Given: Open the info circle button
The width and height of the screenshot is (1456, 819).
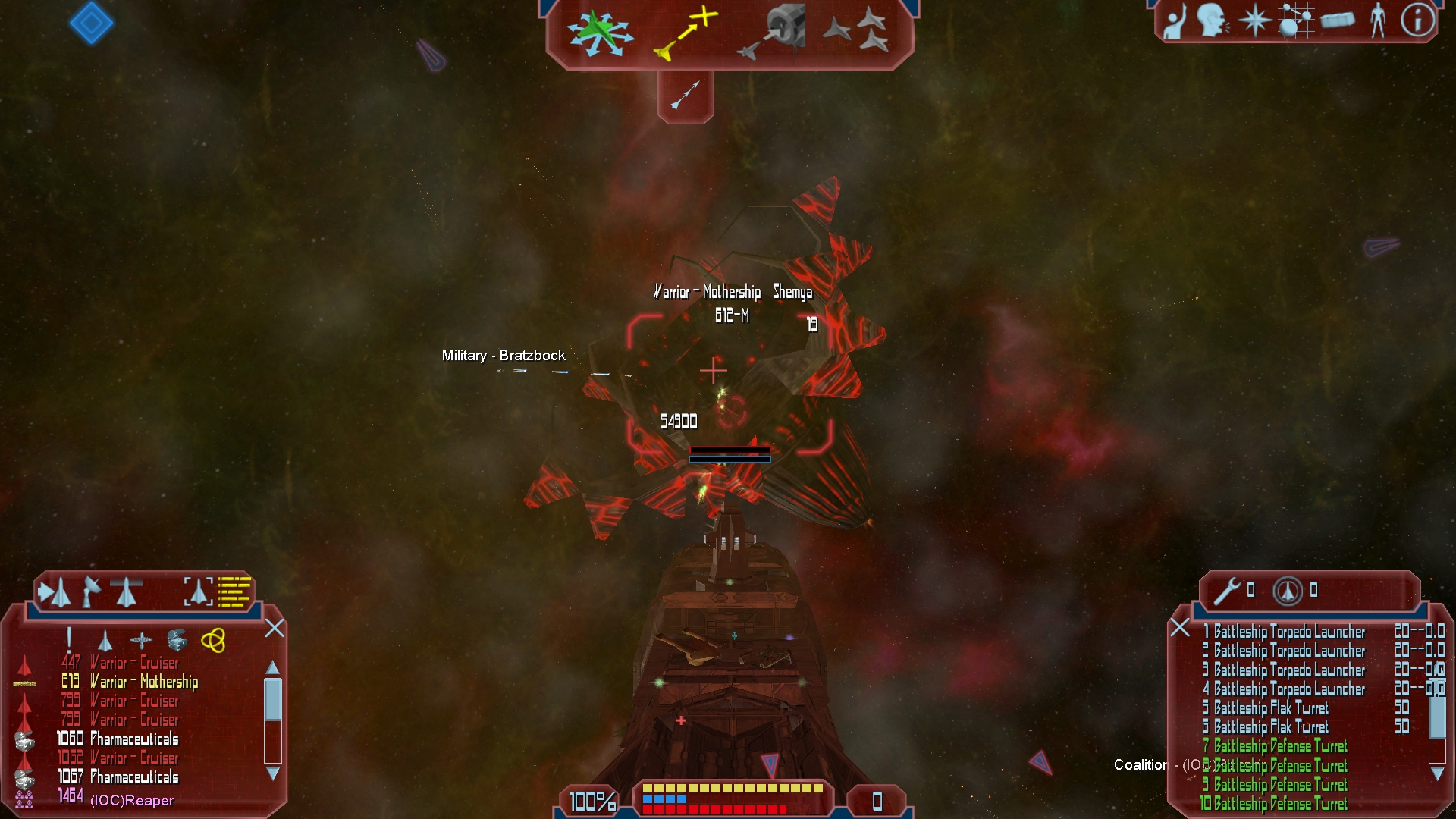Looking at the screenshot, I should (x=1417, y=20).
